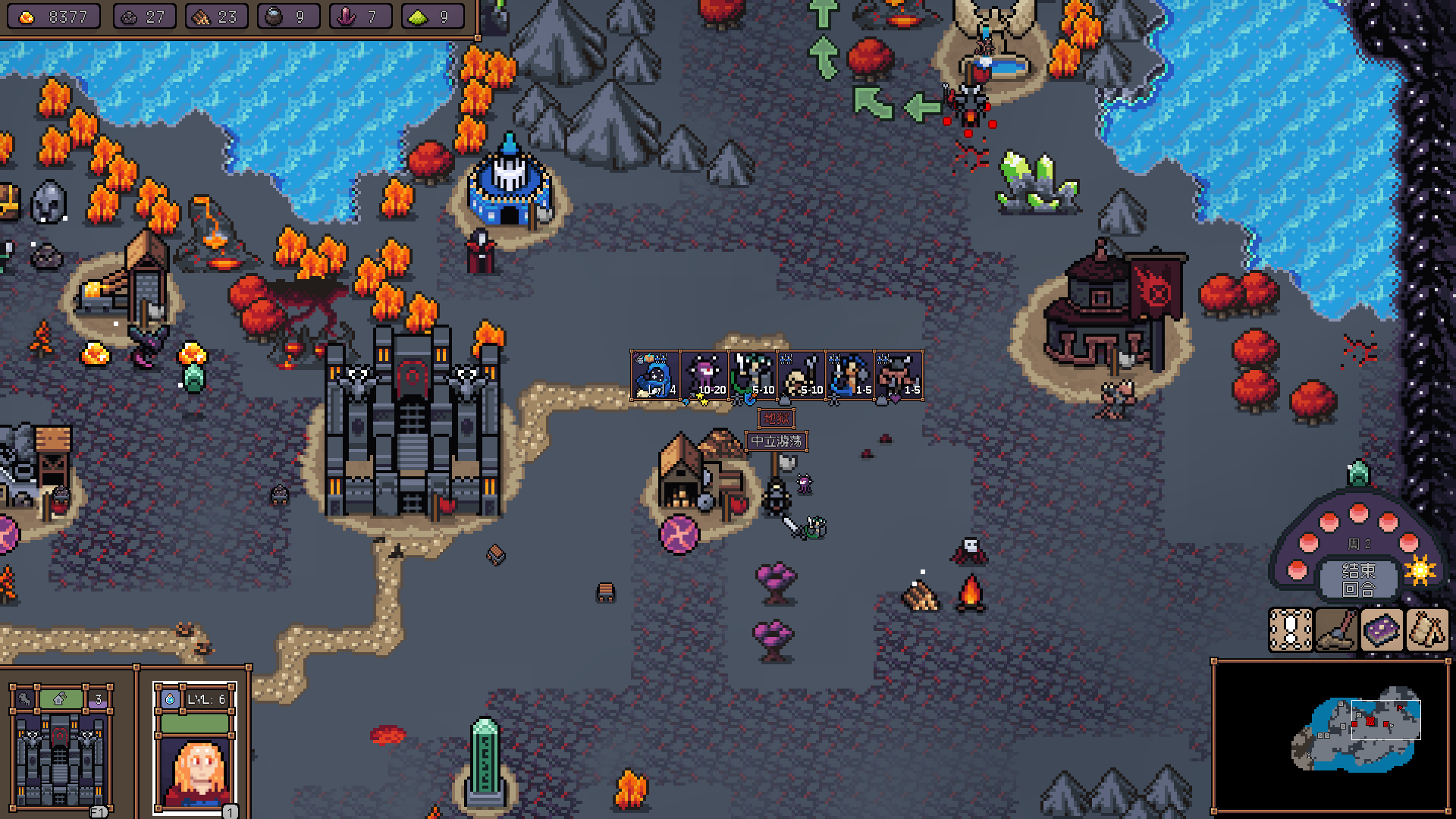Click on the minimap
The height and width of the screenshot is (819, 1456).
(x=1331, y=736)
